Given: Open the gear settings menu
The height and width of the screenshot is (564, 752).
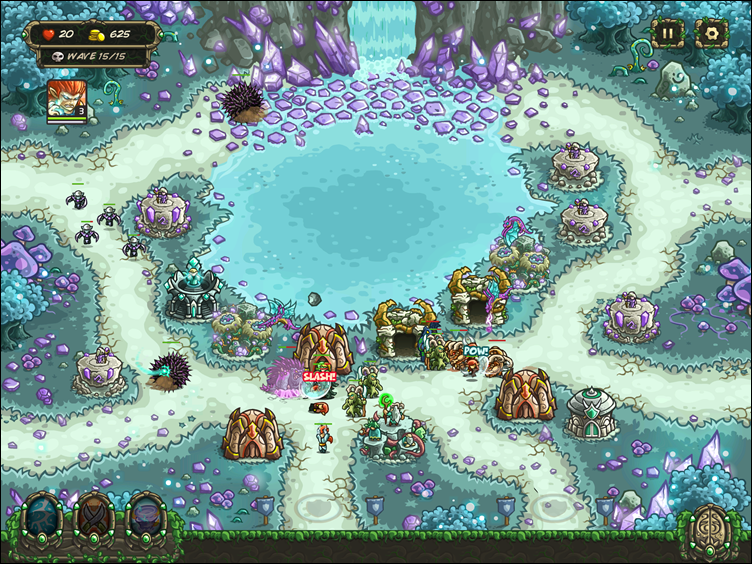Looking at the screenshot, I should point(711,33).
